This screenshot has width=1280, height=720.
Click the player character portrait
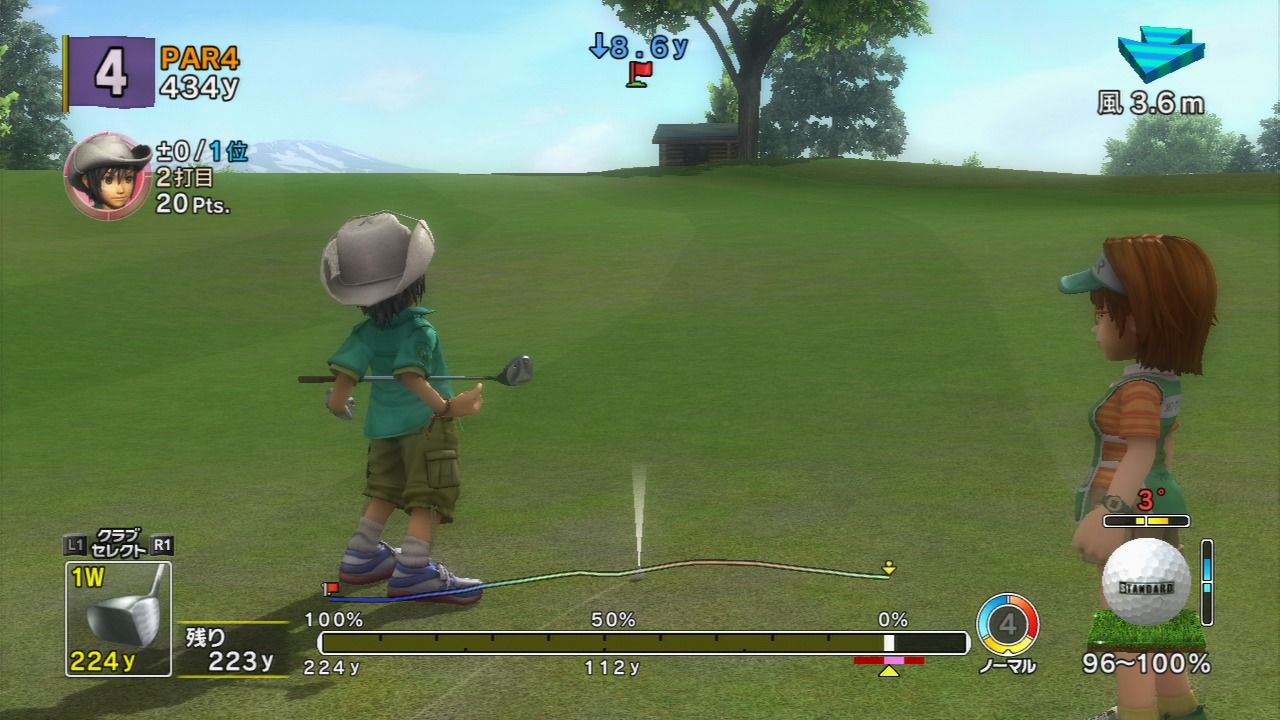[107, 176]
